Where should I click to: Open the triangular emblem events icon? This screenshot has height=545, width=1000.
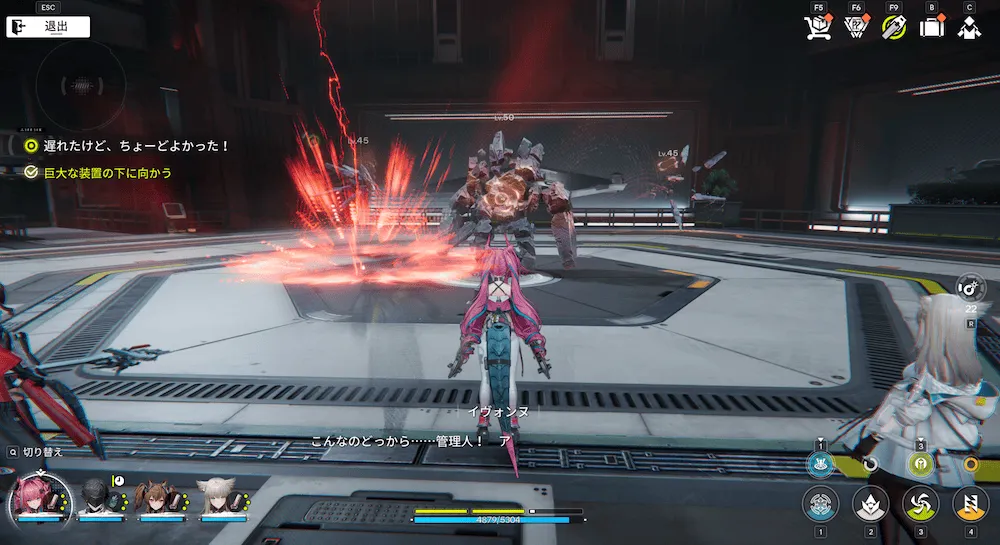(855, 28)
